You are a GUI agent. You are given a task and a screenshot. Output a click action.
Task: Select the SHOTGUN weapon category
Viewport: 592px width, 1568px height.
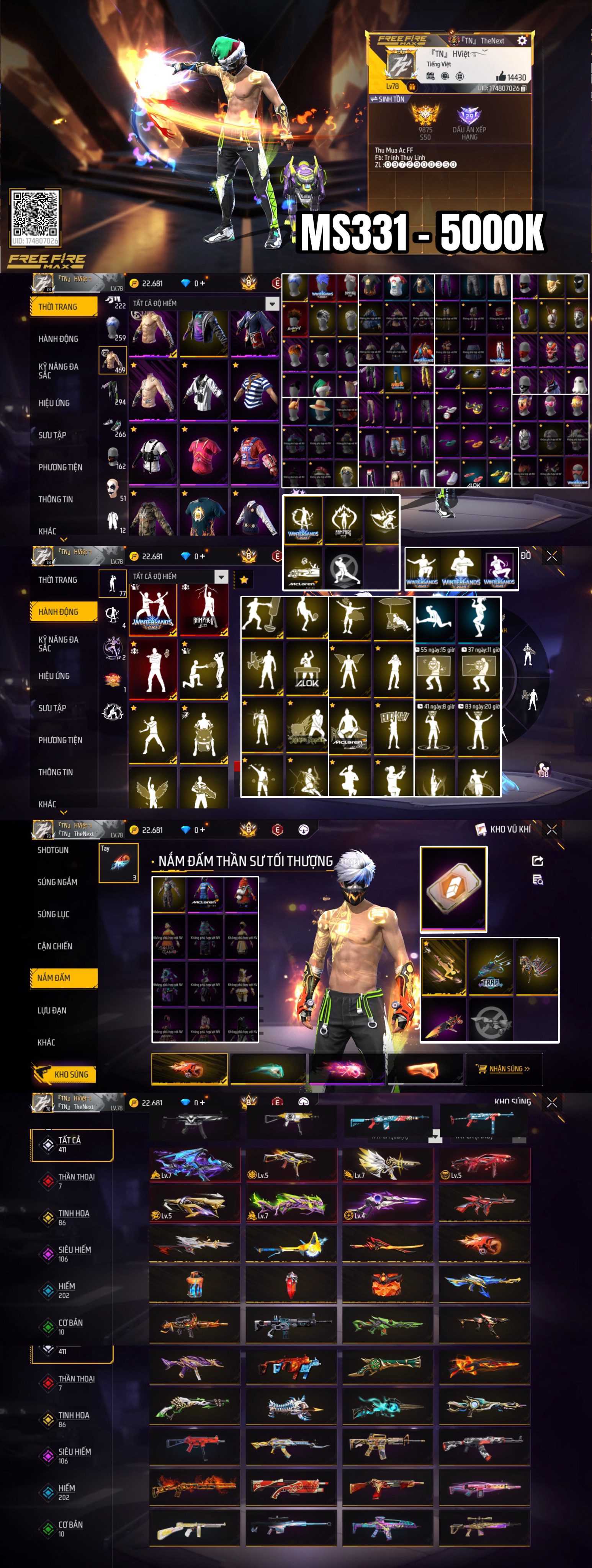click(x=53, y=850)
